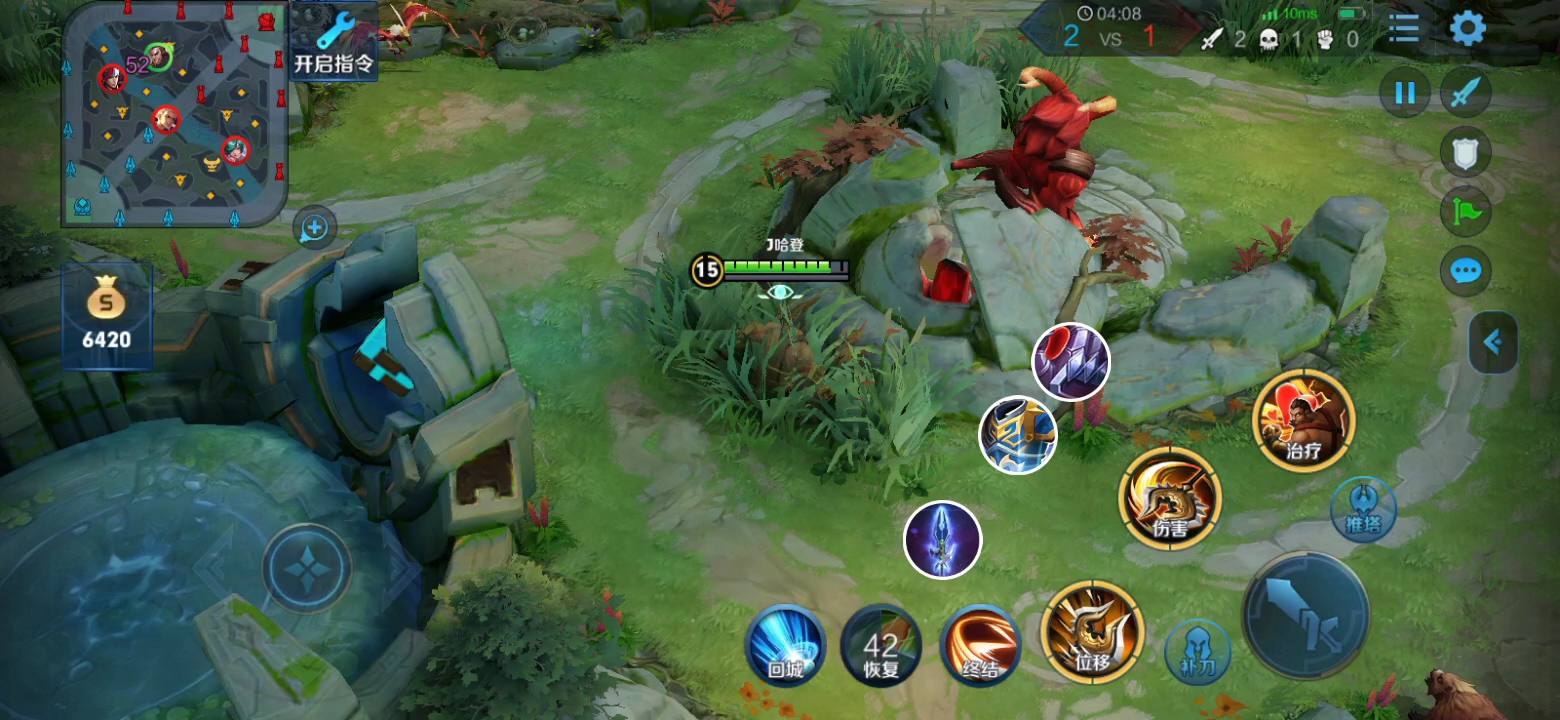Screen dimensions: 1560x720
Task: Click the 开启指令 command button
Action: point(334,42)
